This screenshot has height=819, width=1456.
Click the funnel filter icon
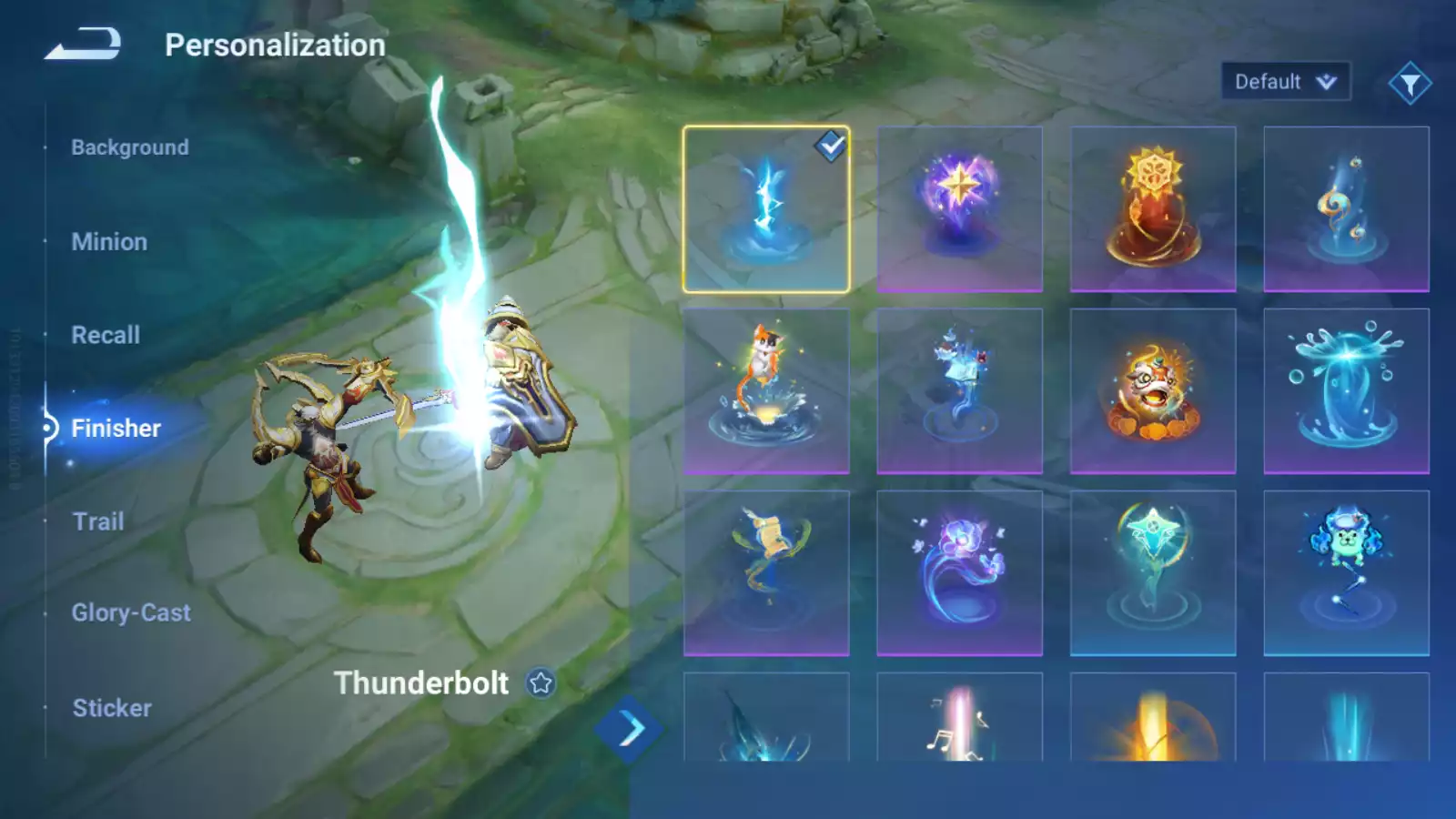pos(1410,84)
